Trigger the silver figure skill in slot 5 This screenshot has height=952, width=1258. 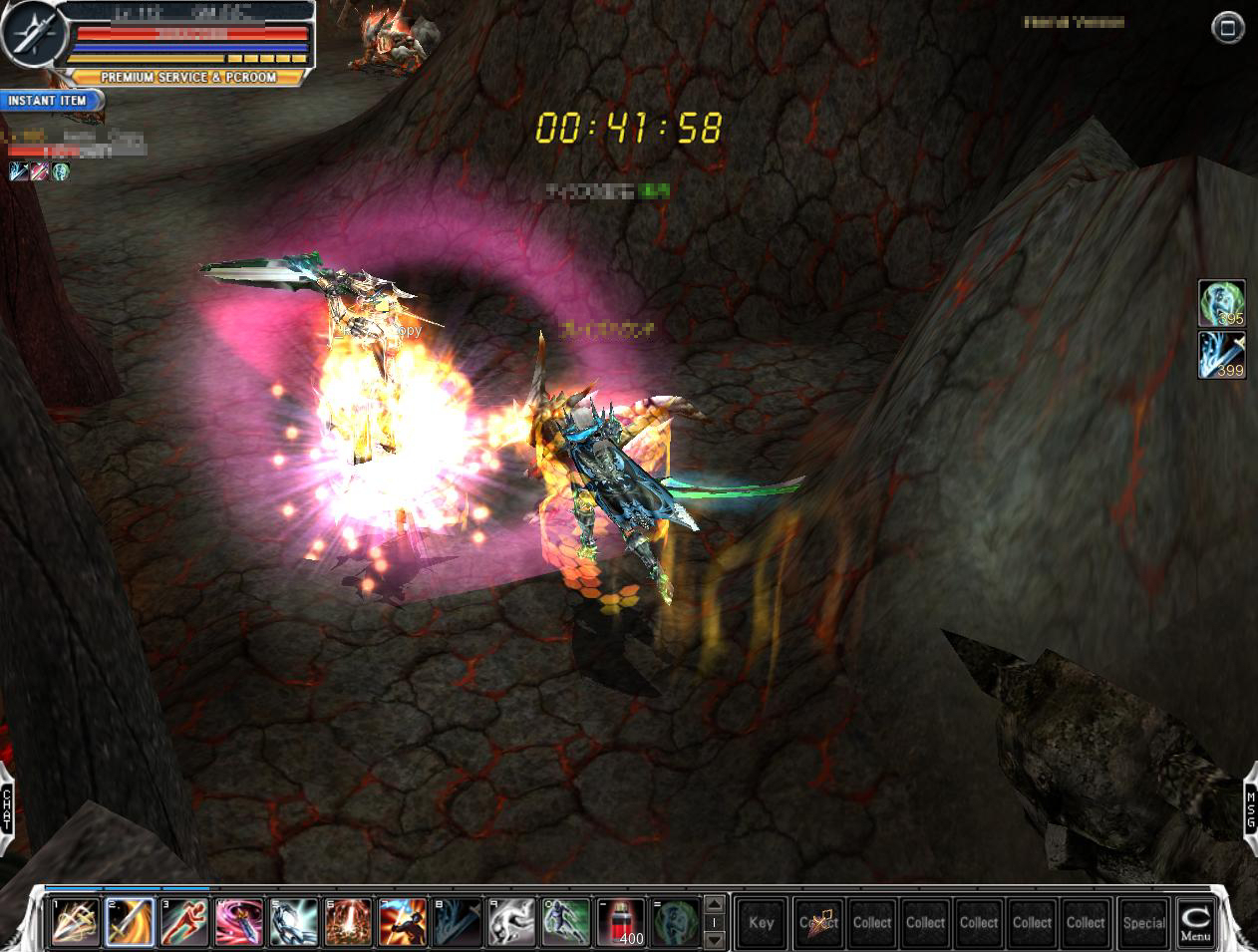(293, 922)
